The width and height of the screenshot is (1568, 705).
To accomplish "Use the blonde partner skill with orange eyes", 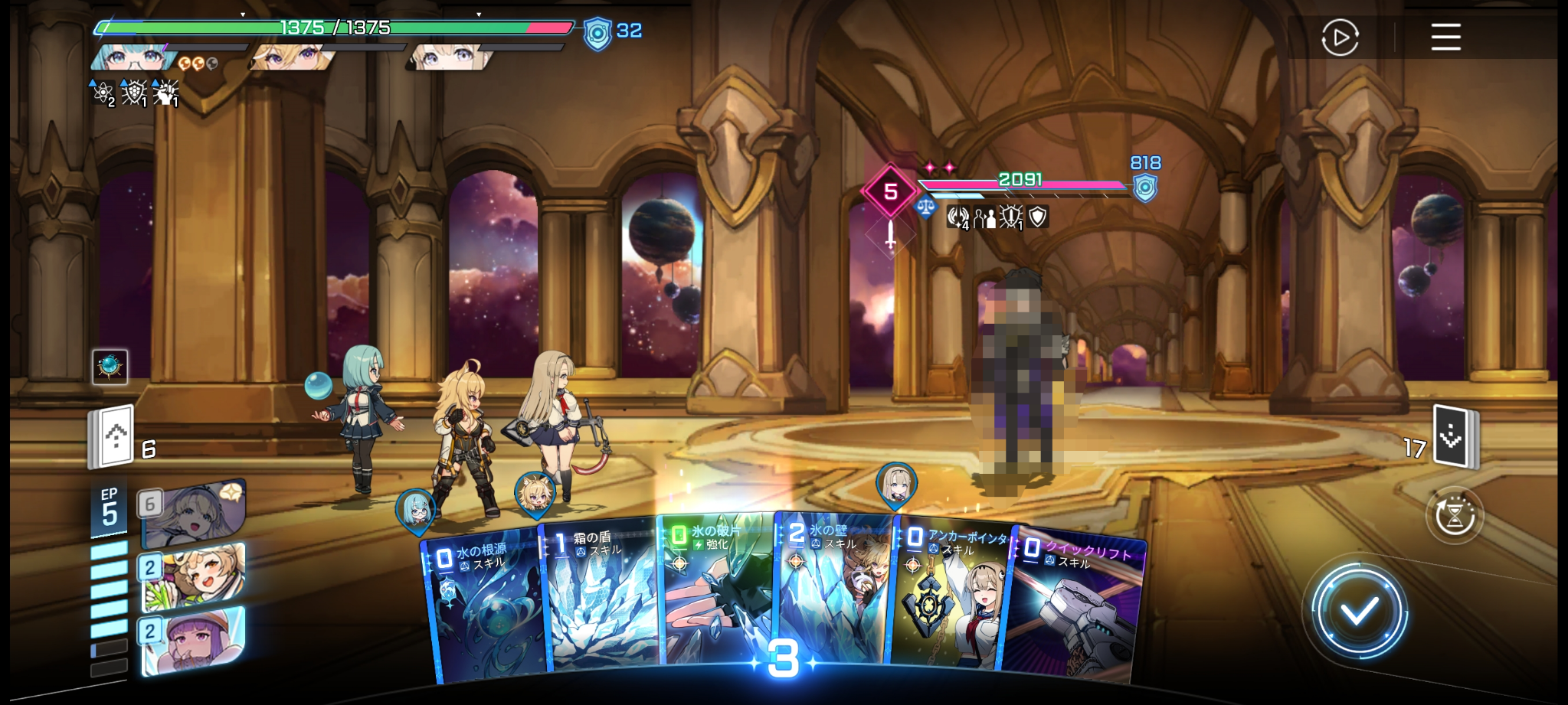I will (193, 576).
